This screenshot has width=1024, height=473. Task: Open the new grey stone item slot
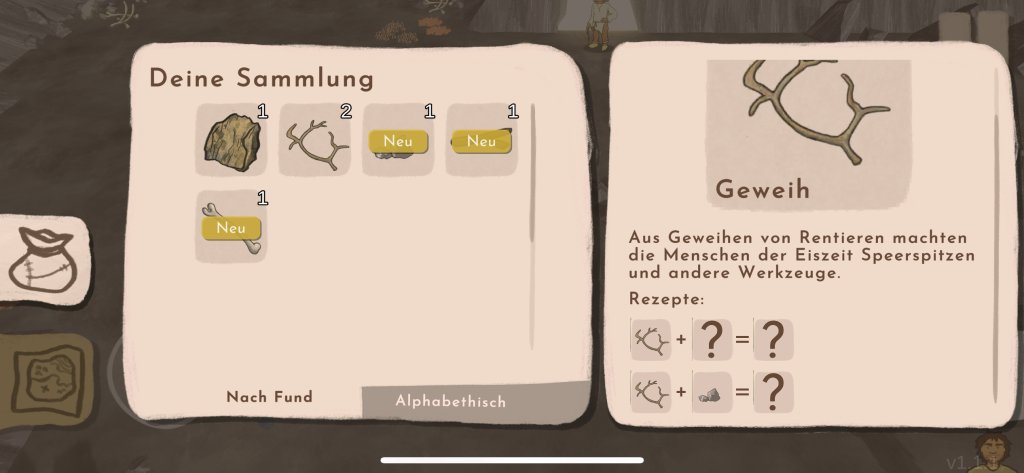click(x=398, y=140)
